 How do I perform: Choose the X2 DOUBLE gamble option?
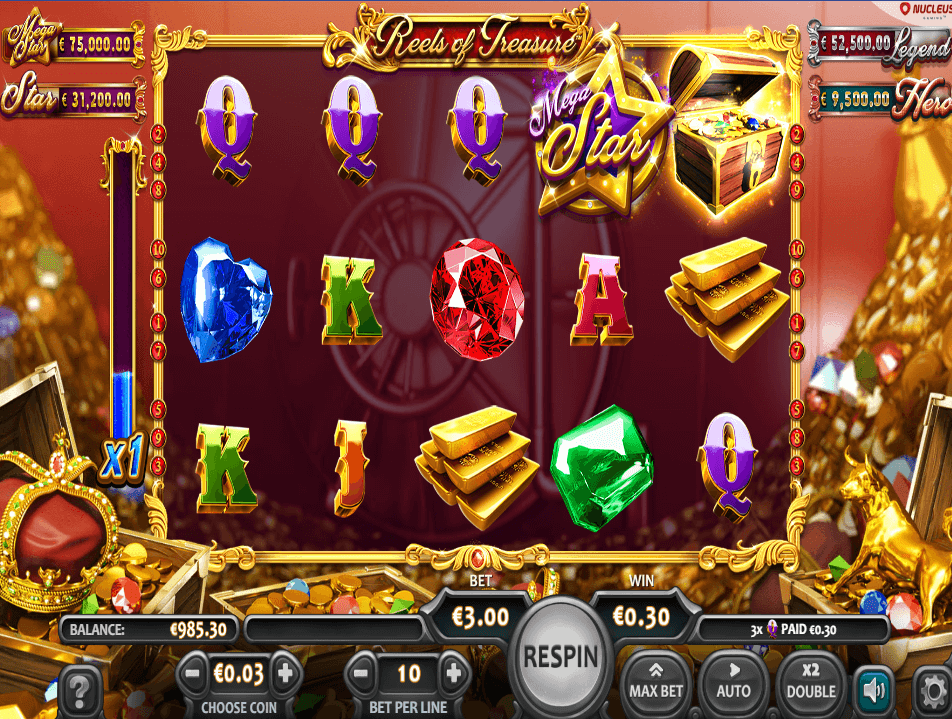[x=811, y=680]
